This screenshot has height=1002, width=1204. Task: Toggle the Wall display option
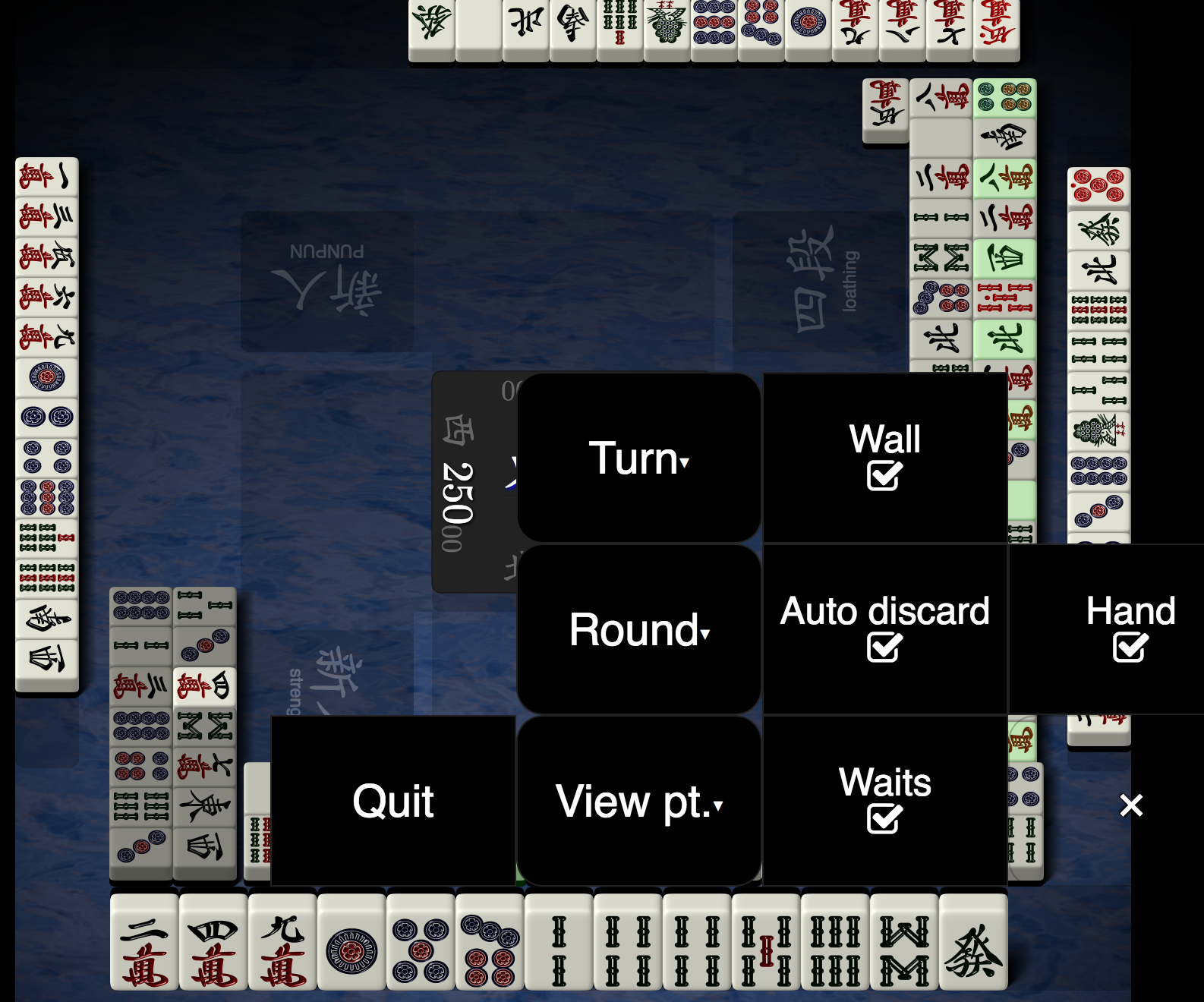point(884,456)
